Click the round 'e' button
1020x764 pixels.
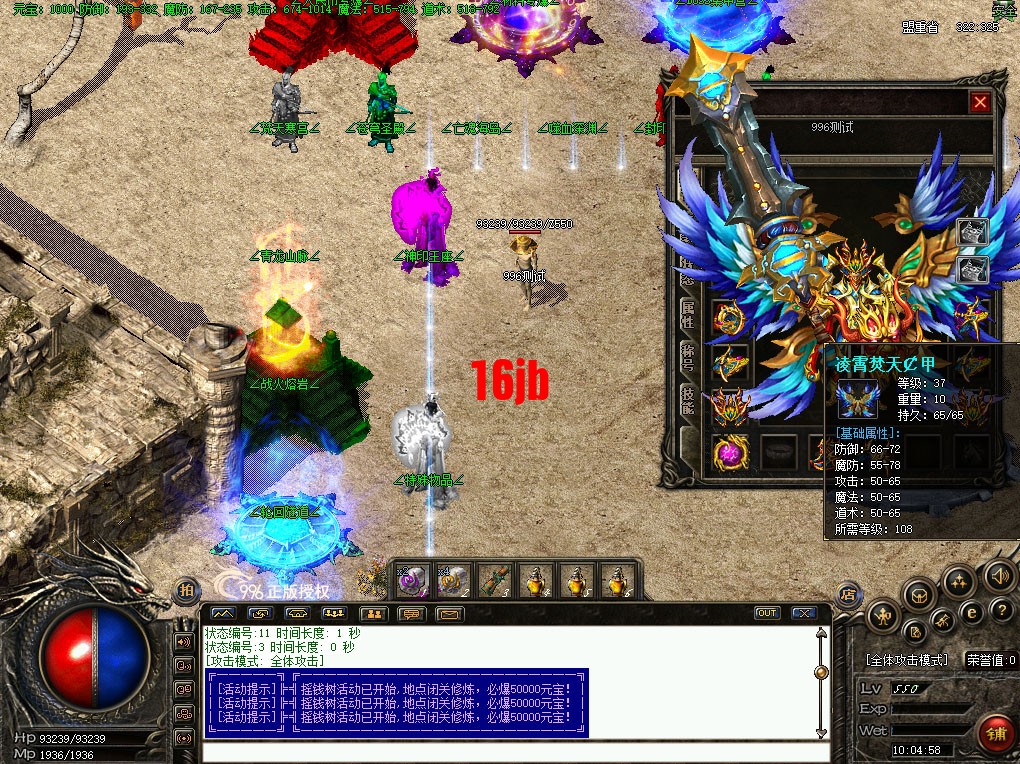pyautogui.click(x=971, y=611)
